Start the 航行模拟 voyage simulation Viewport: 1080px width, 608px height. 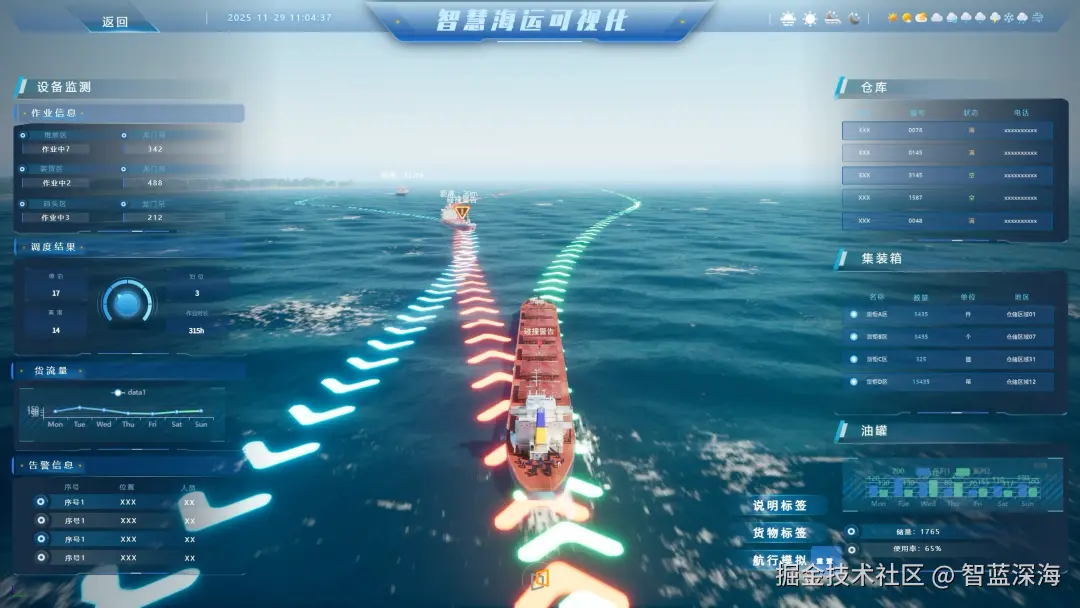[780, 562]
